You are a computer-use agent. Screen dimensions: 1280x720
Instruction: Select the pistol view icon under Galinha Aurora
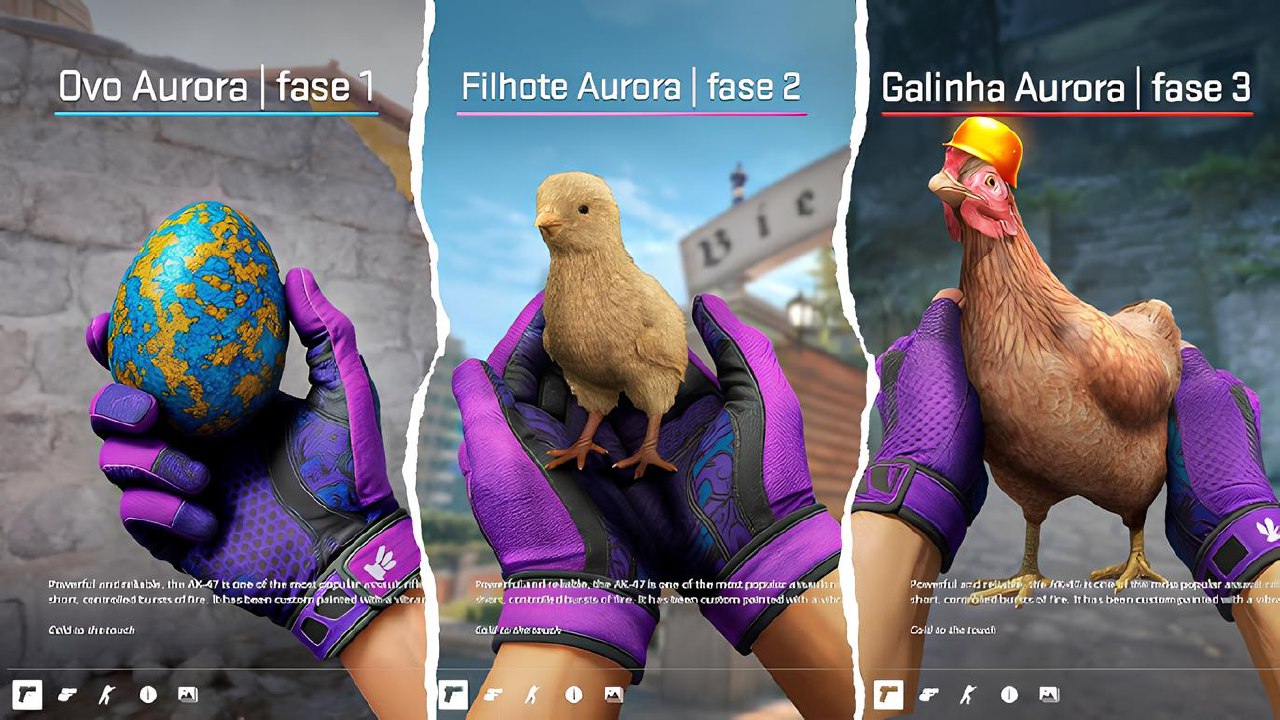point(888,694)
